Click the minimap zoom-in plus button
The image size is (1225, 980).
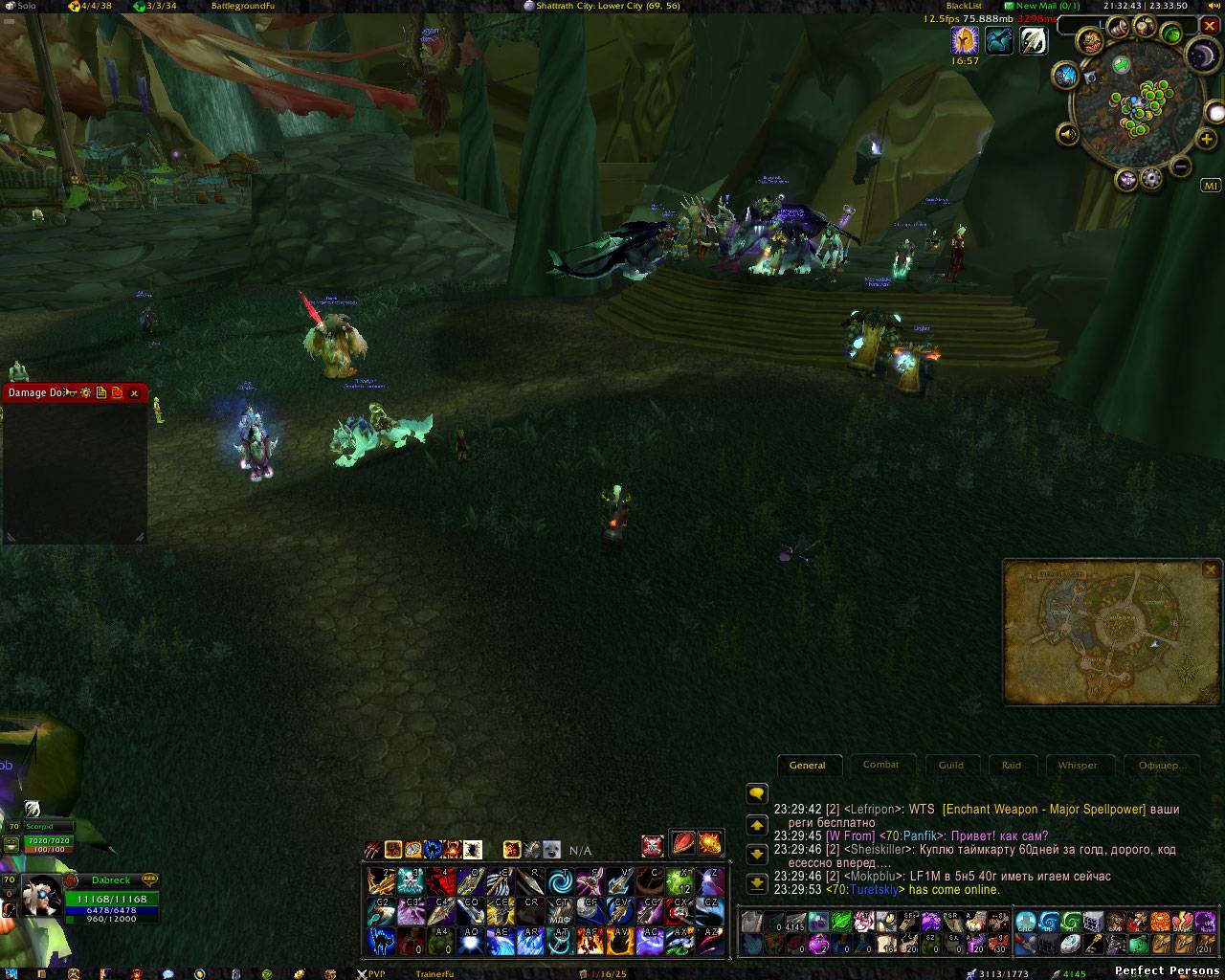tap(1207, 140)
